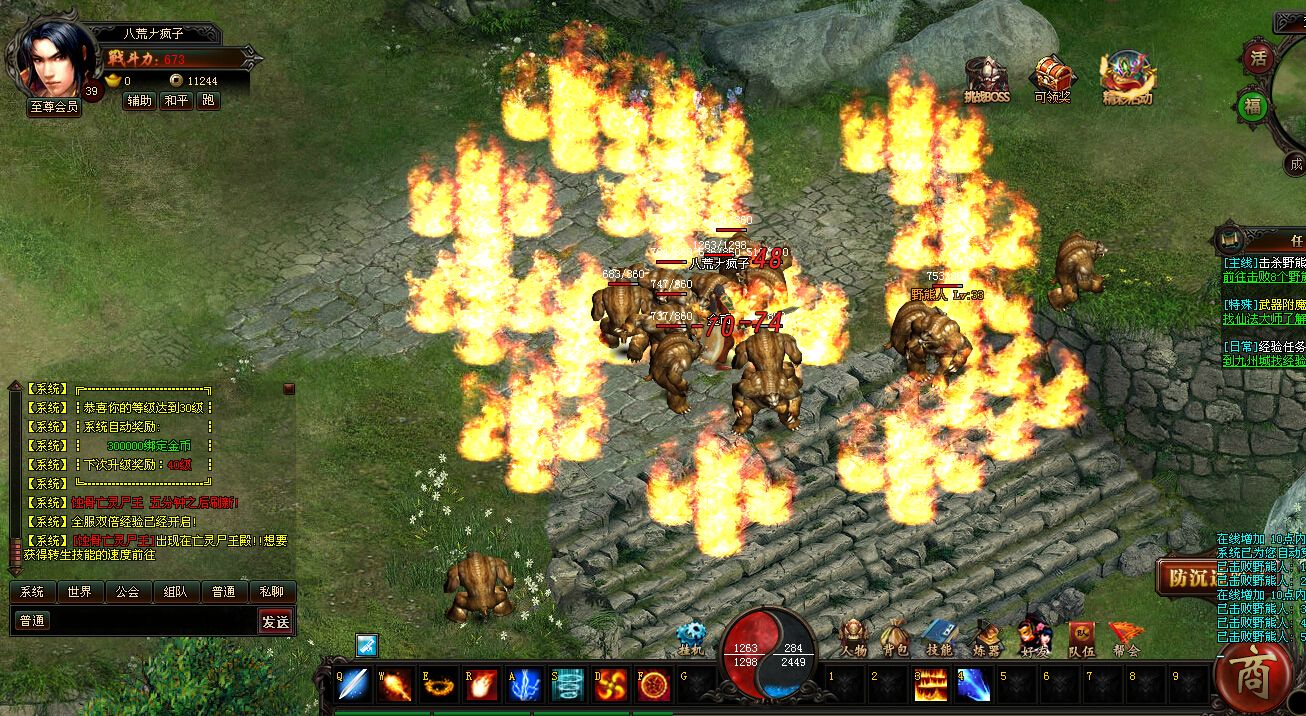Viewport: 1306px width, 716px height.
Task: Toggle the 跑 run button
Action: pyautogui.click(x=208, y=101)
